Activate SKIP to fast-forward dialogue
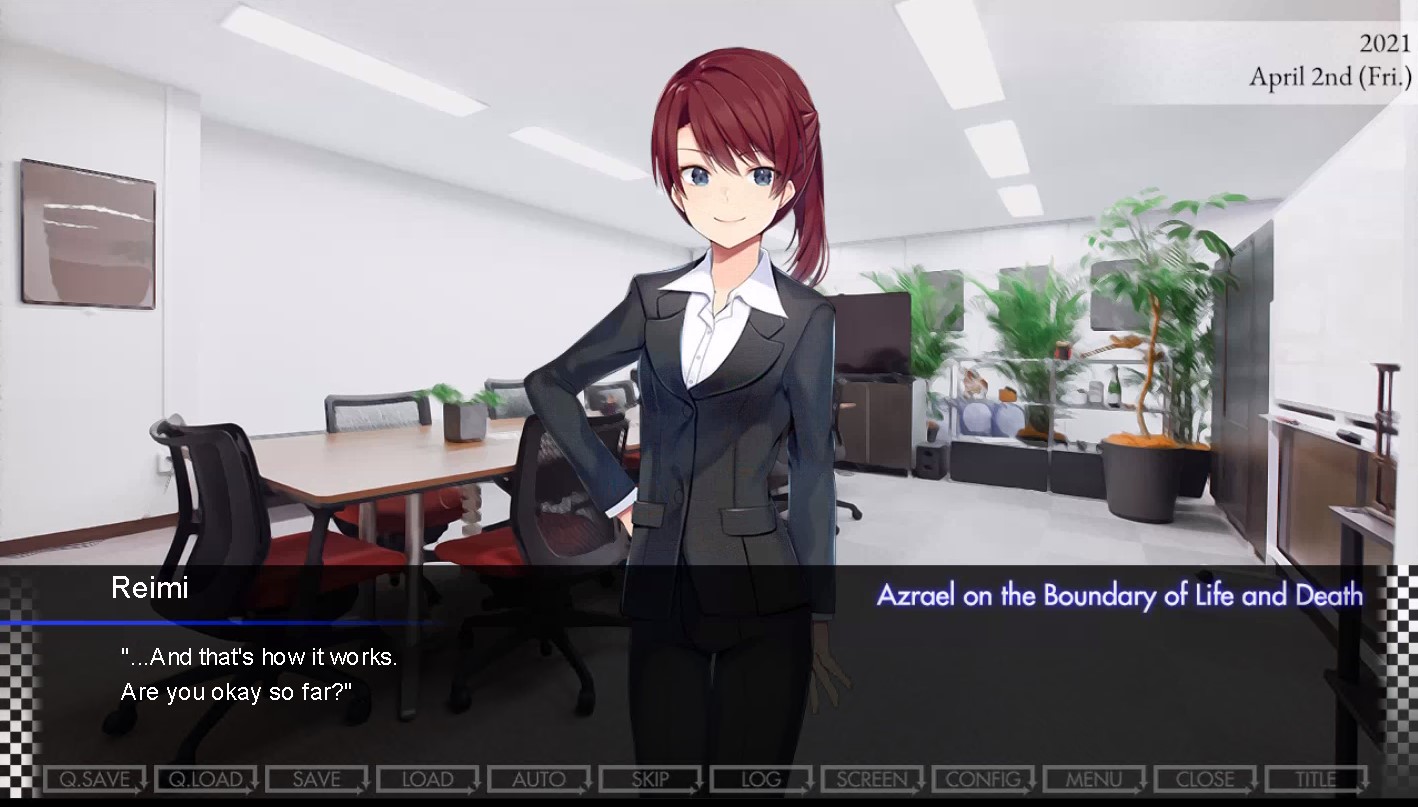Viewport: 1418px width, 807px height. (x=649, y=779)
